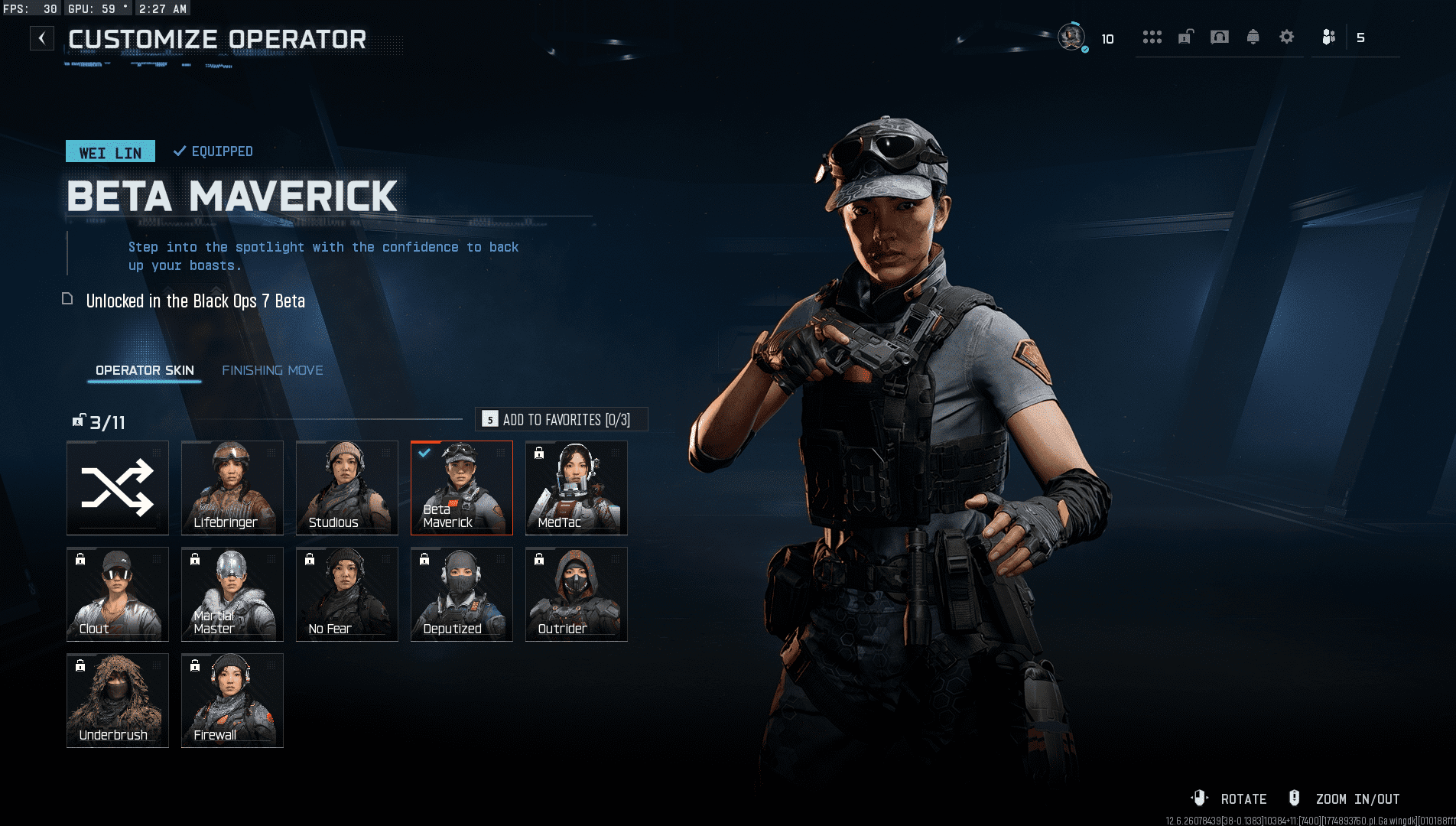Preview the locked MedTac skin
Screen dimensions: 1456x826
[x=577, y=488]
